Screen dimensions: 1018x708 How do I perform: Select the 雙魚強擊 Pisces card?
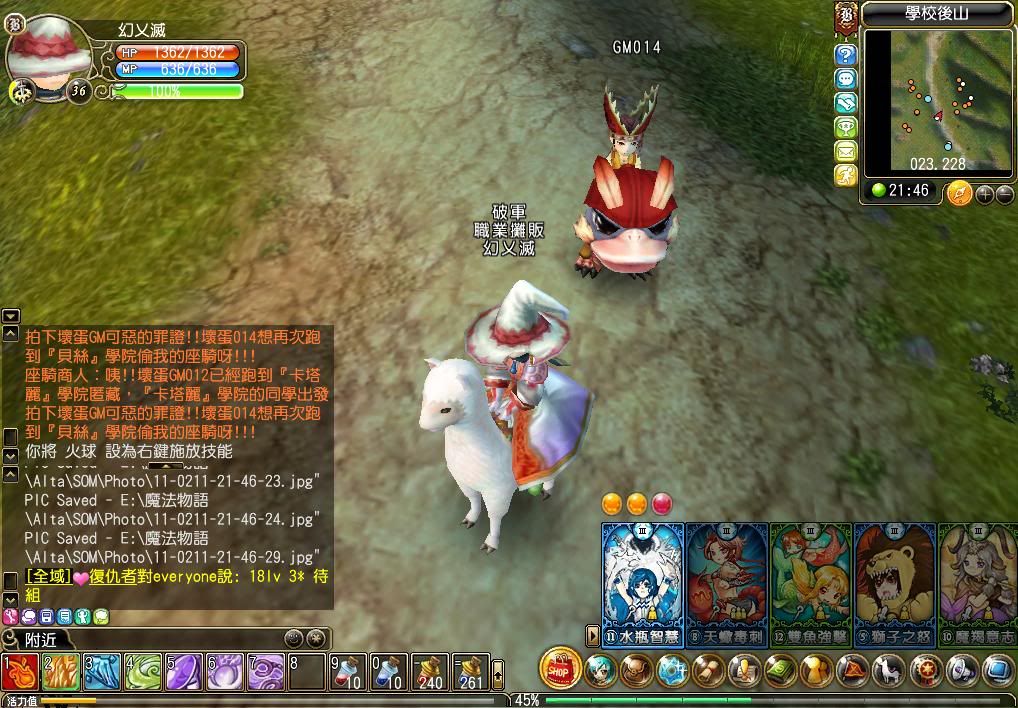(x=810, y=580)
